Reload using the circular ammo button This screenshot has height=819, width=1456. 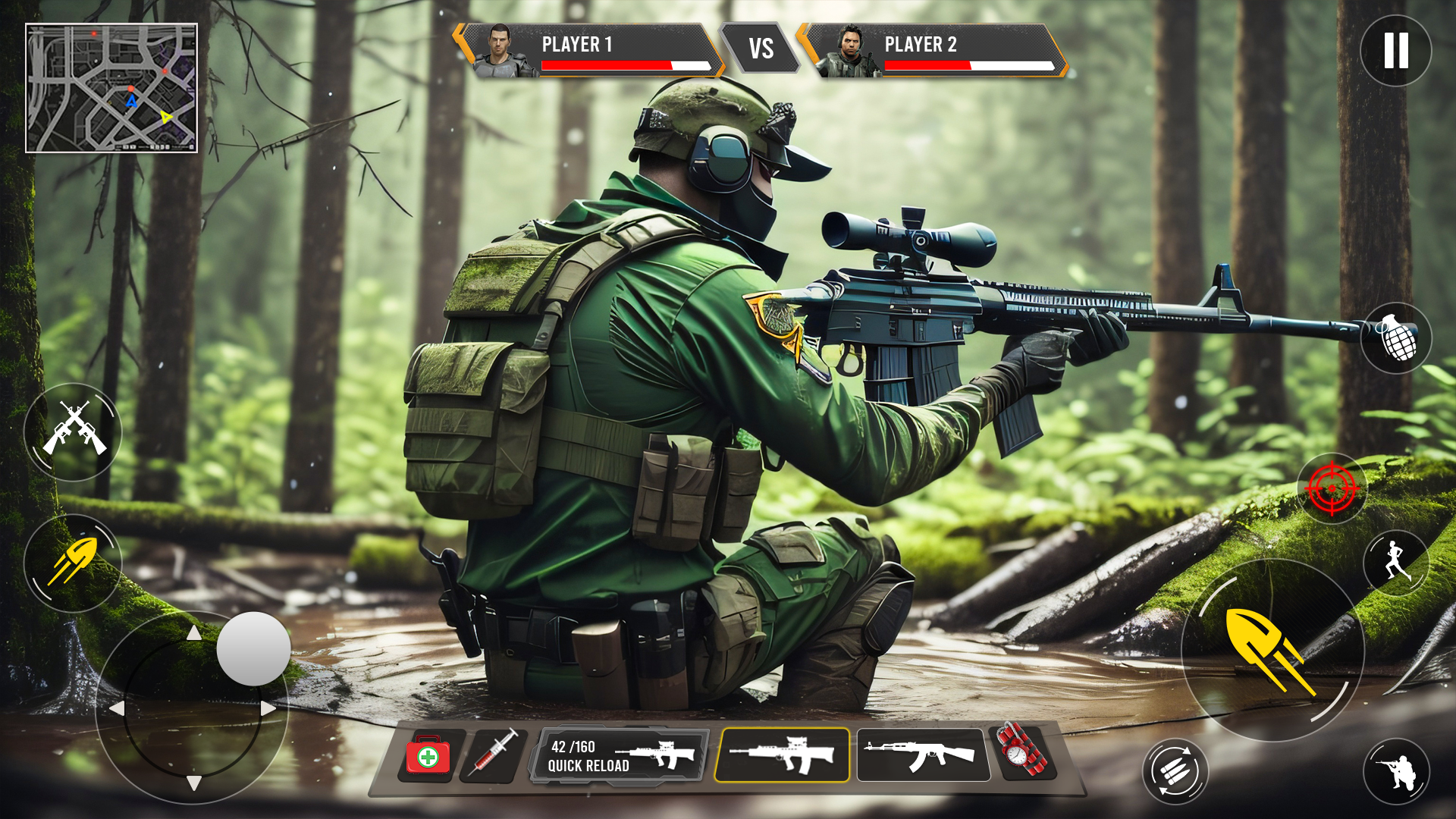click(1175, 771)
